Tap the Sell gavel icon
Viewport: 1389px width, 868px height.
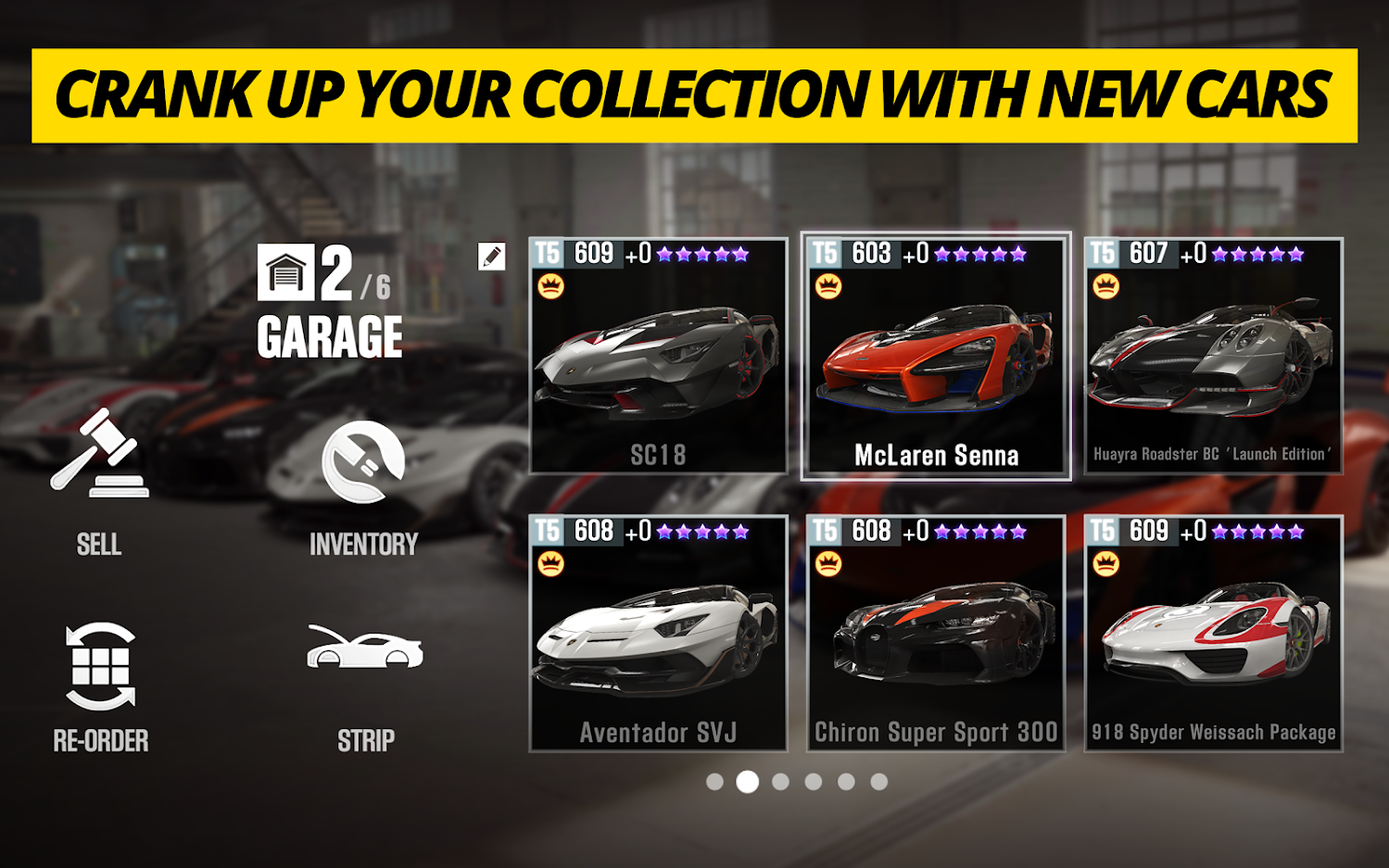click(98, 454)
